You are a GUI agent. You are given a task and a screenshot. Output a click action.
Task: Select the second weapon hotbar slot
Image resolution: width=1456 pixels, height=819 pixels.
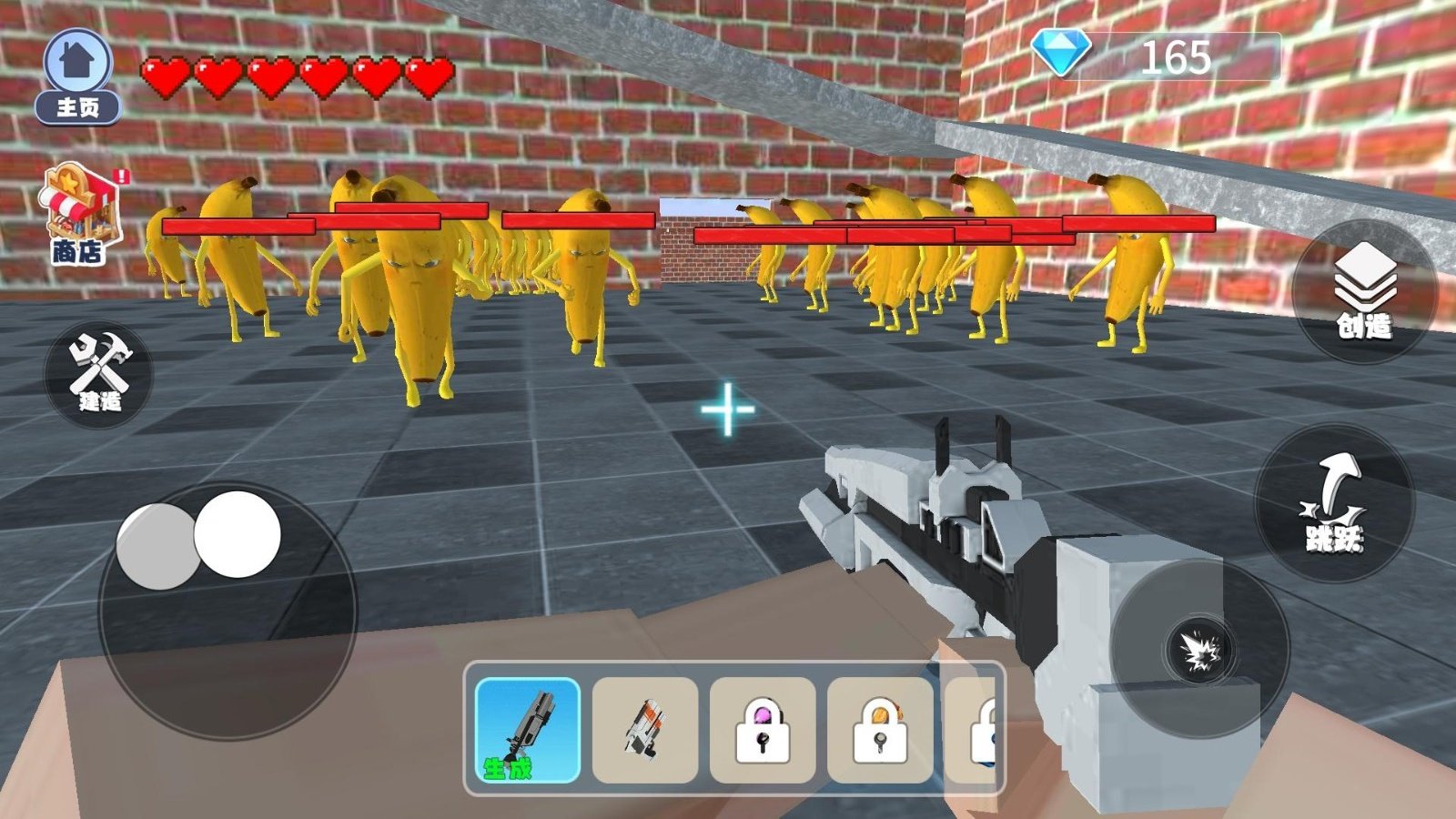coord(645,730)
